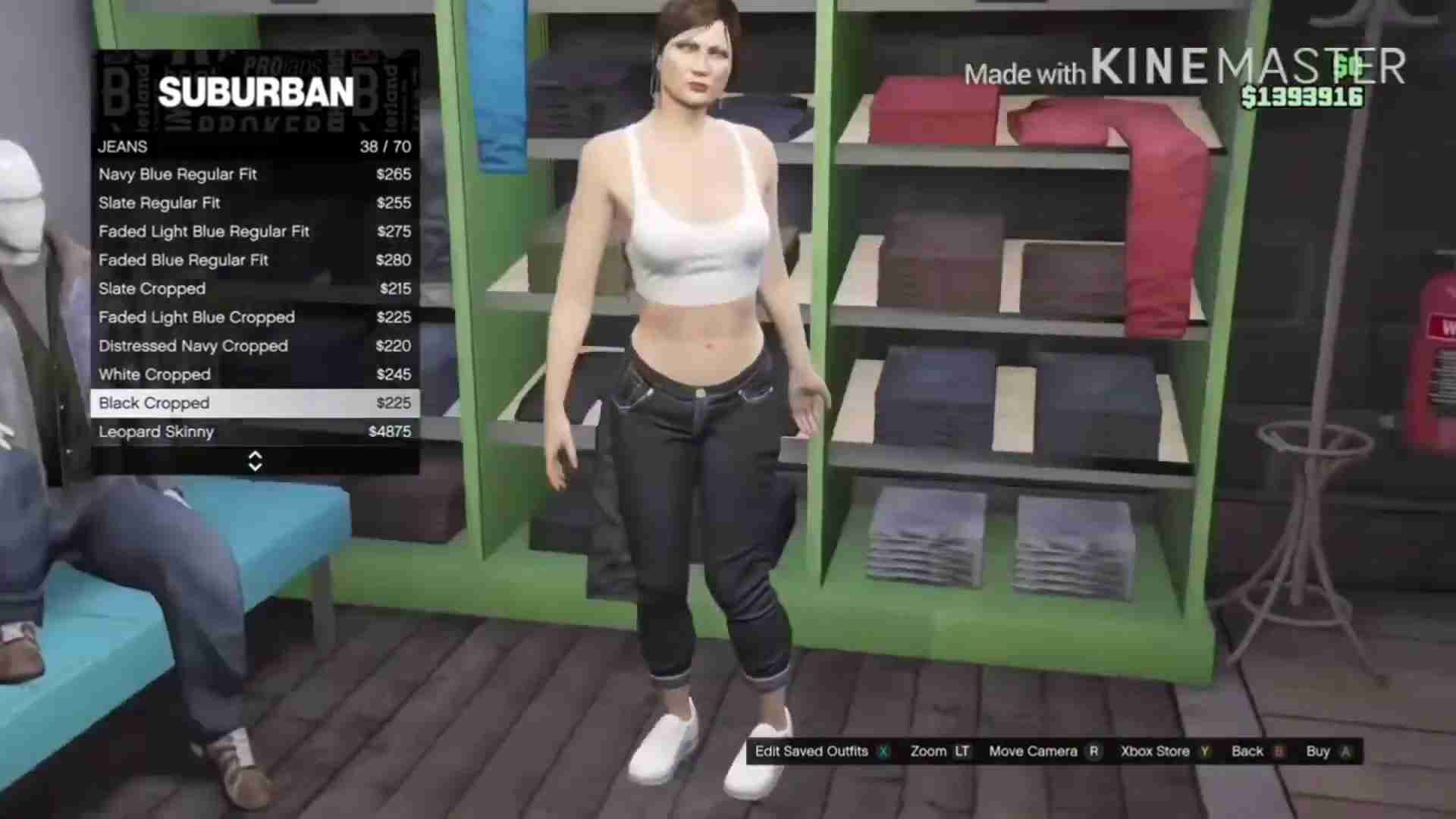Choose the Distressed Navy Cropped jeans
Image resolution: width=1456 pixels, height=819 pixels.
[x=193, y=346]
